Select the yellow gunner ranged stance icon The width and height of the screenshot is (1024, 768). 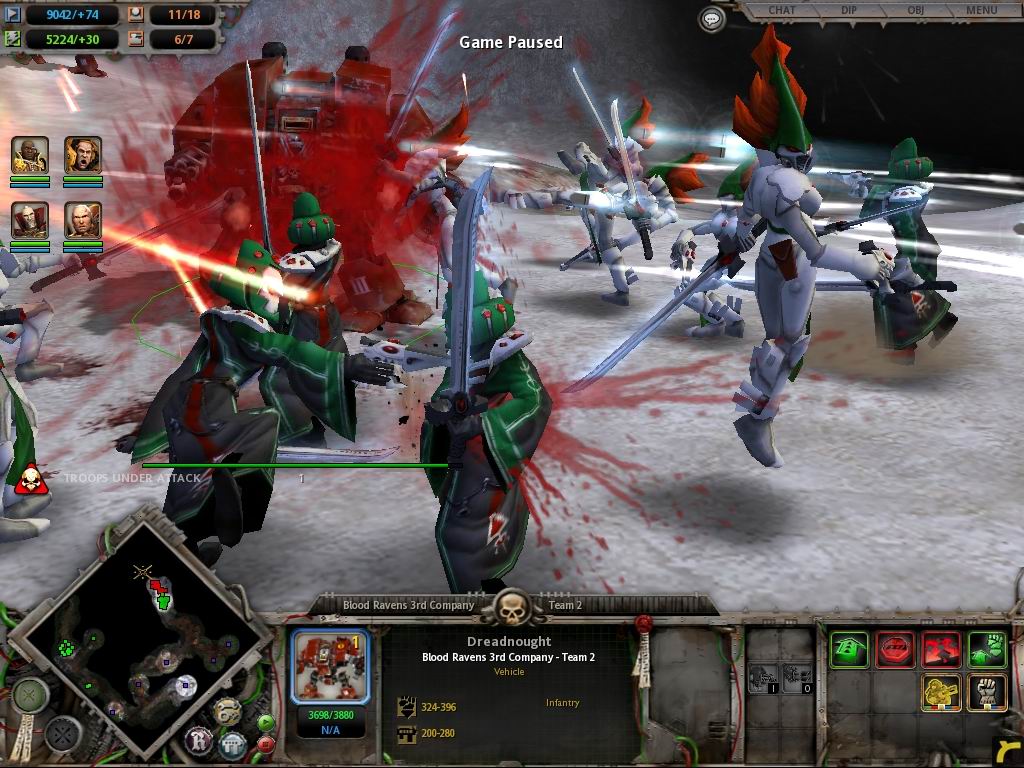click(941, 693)
